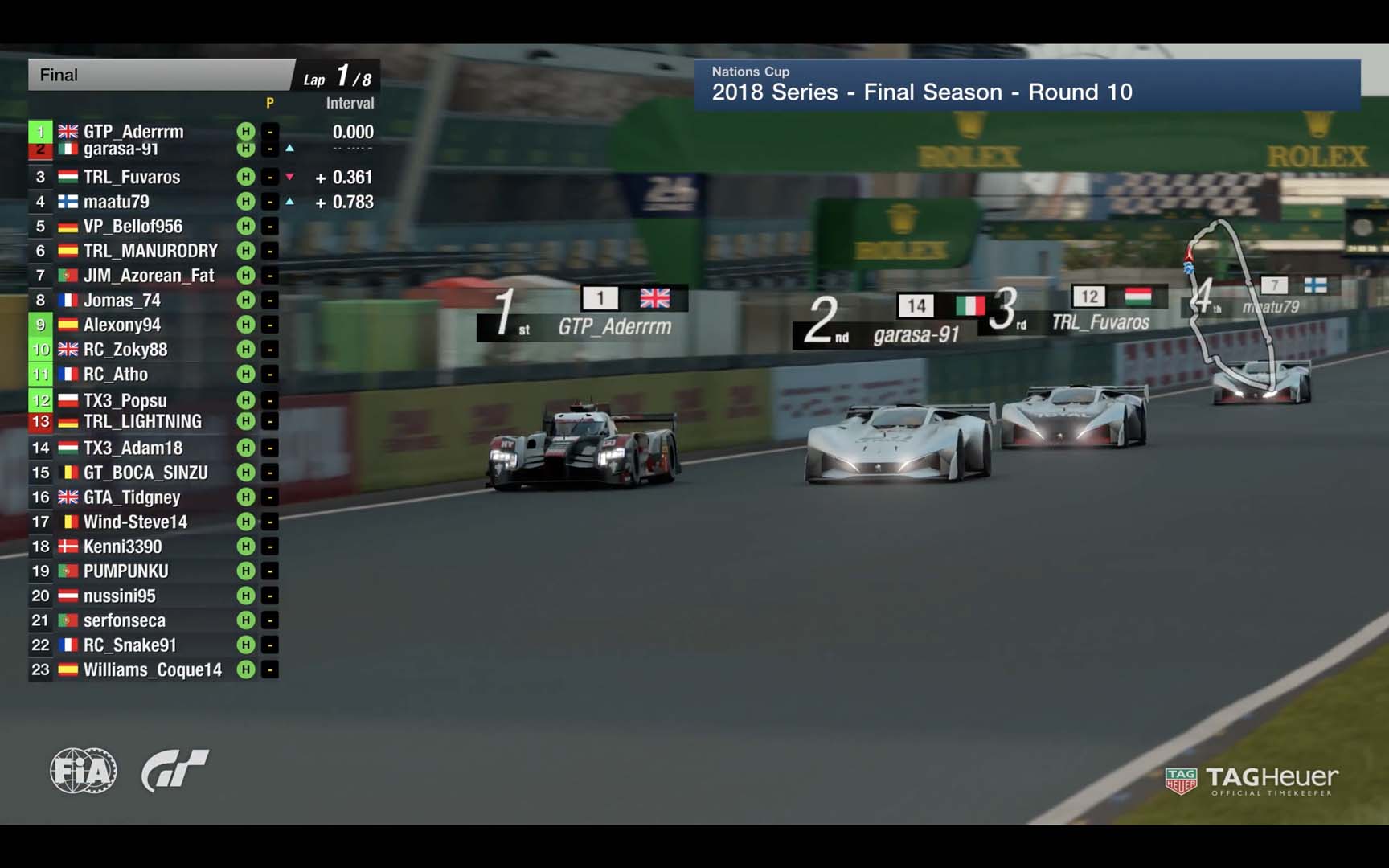Pick TRL_MANURODRY from the standings
The height and width of the screenshot is (868, 1389).
[150, 251]
